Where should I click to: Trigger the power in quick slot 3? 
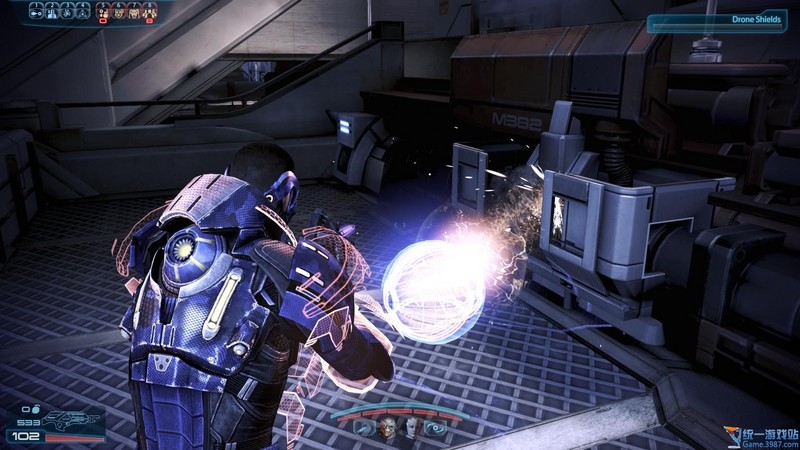69,12
